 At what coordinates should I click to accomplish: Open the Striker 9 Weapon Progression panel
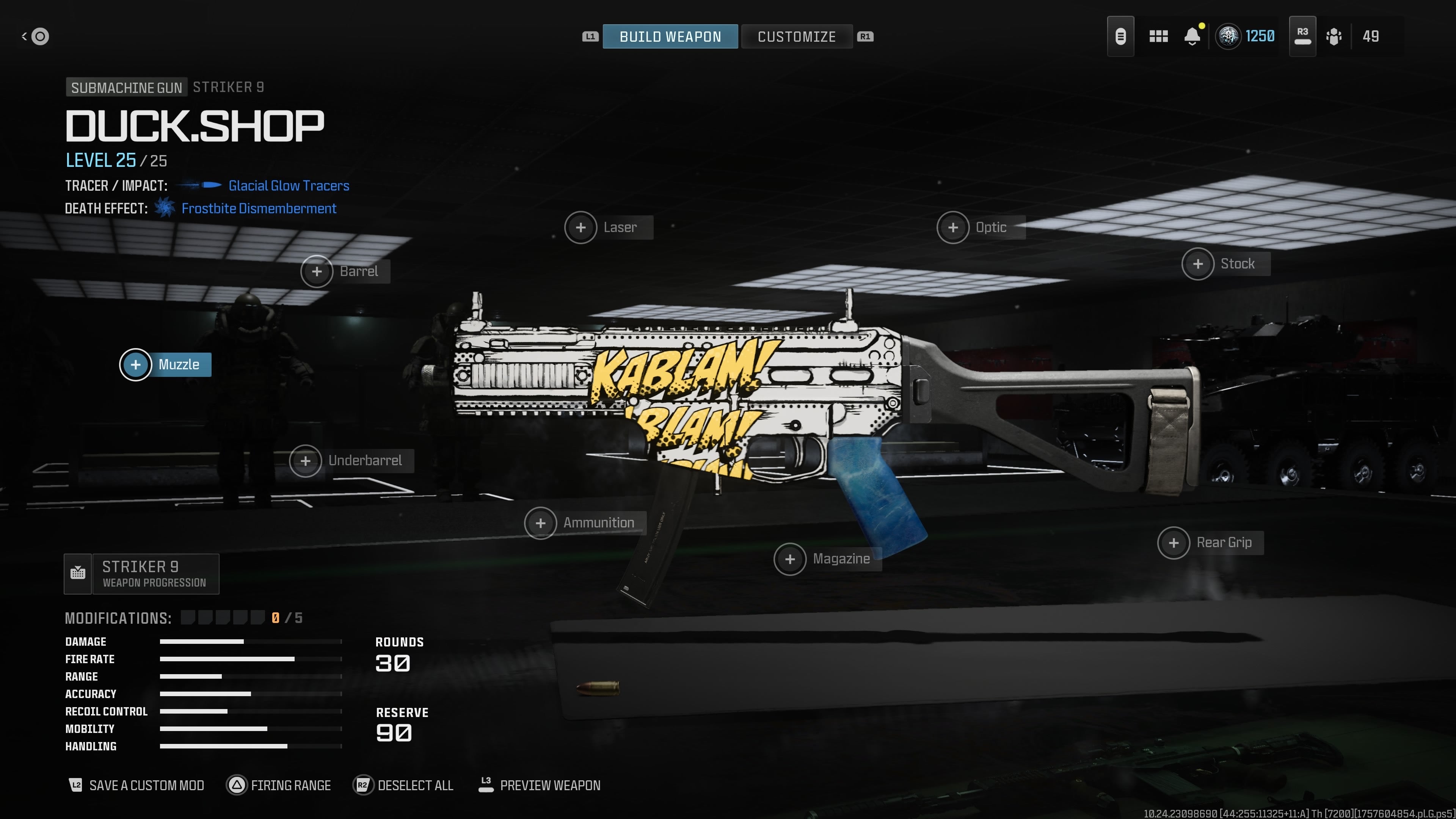click(x=141, y=574)
